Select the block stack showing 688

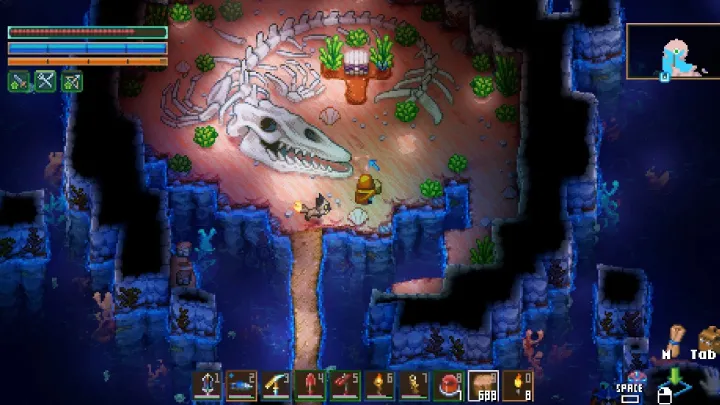pyautogui.click(x=483, y=385)
